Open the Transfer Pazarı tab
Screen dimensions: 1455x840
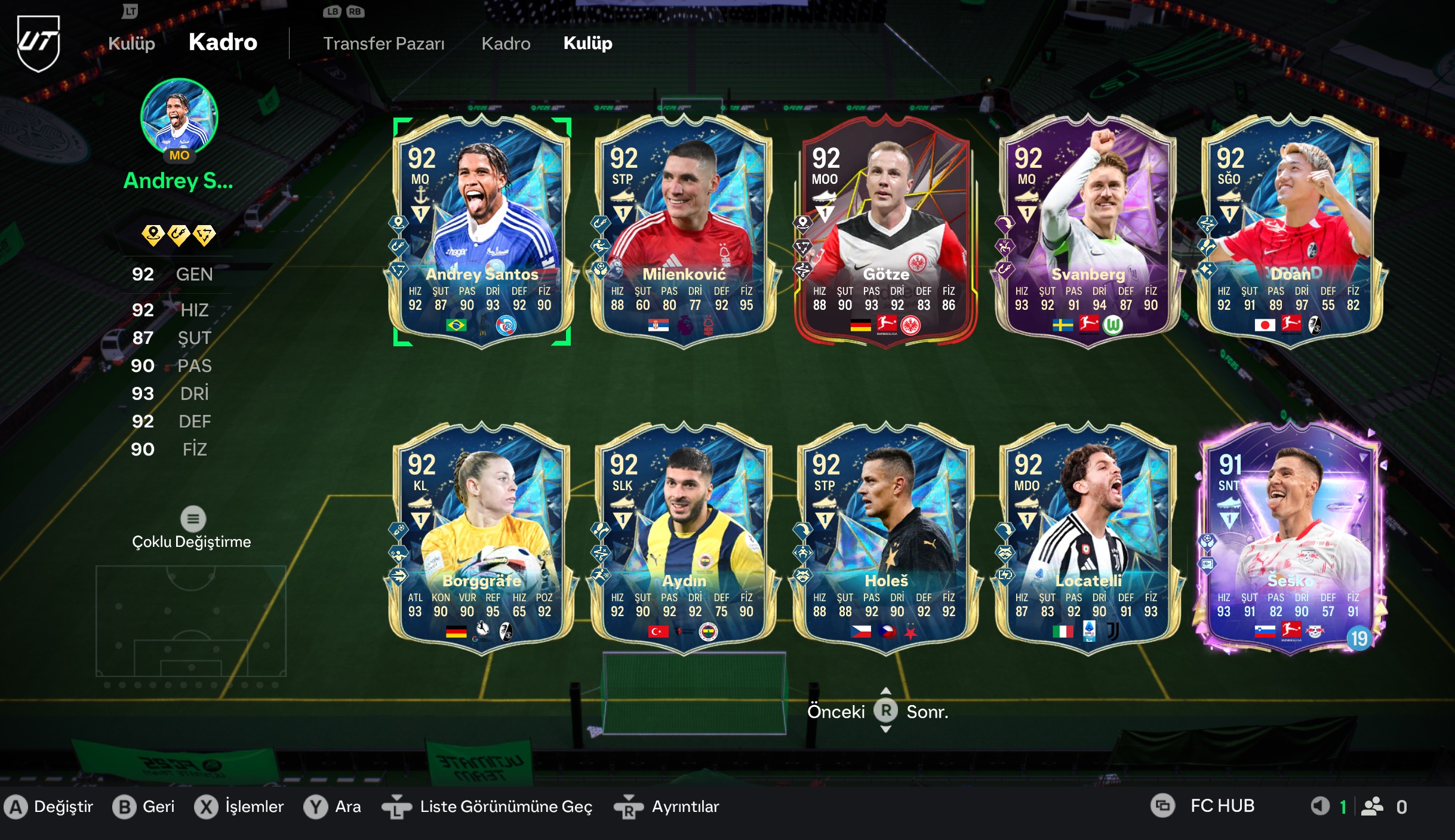pos(383,44)
